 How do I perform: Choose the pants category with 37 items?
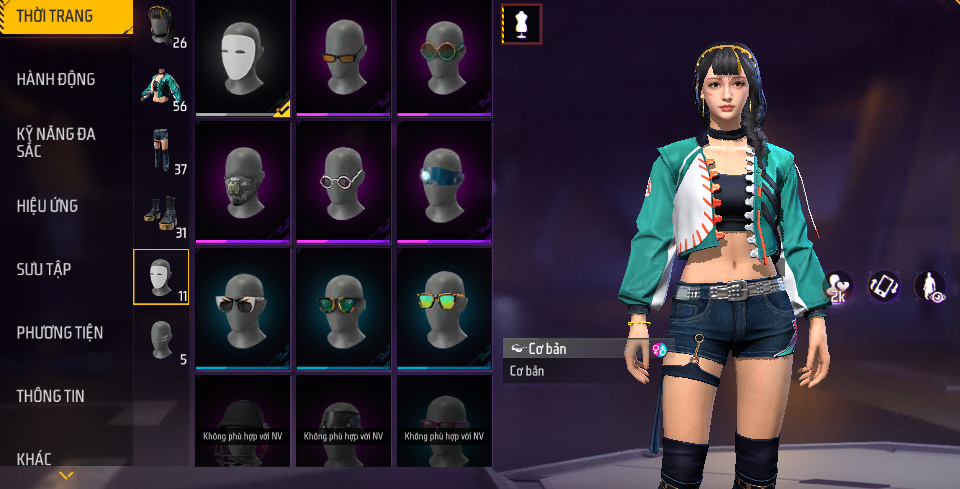coord(162,150)
